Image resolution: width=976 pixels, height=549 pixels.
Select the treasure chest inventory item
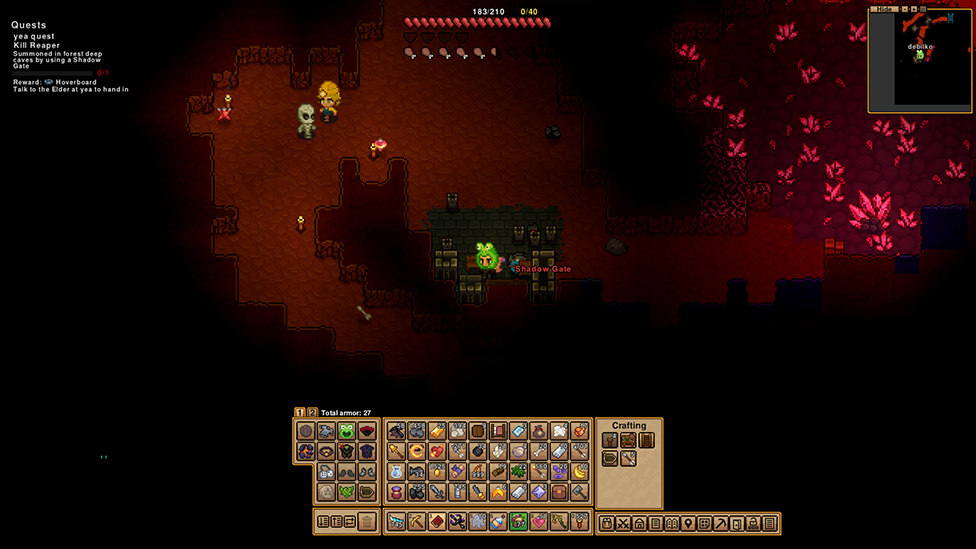(560, 492)
